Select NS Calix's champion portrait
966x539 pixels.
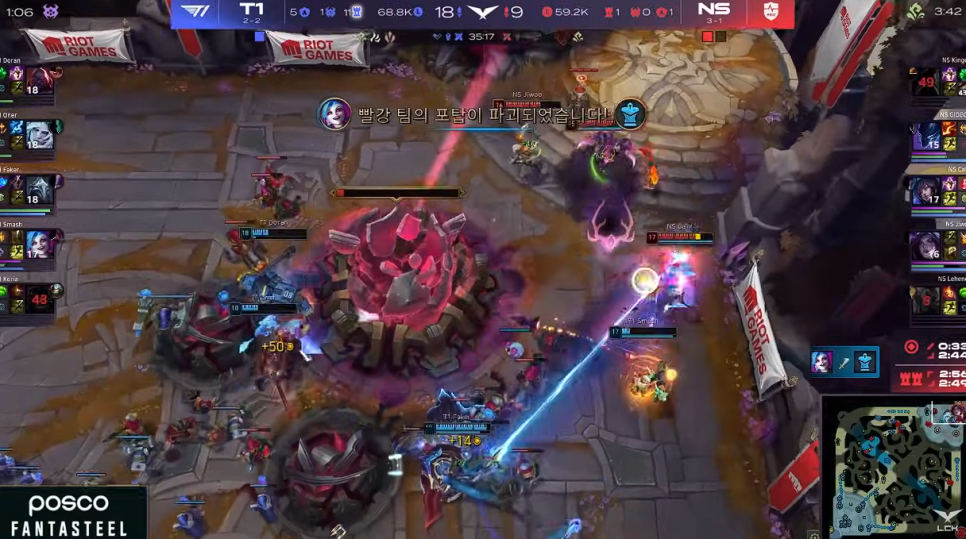[x=926, y=190]
